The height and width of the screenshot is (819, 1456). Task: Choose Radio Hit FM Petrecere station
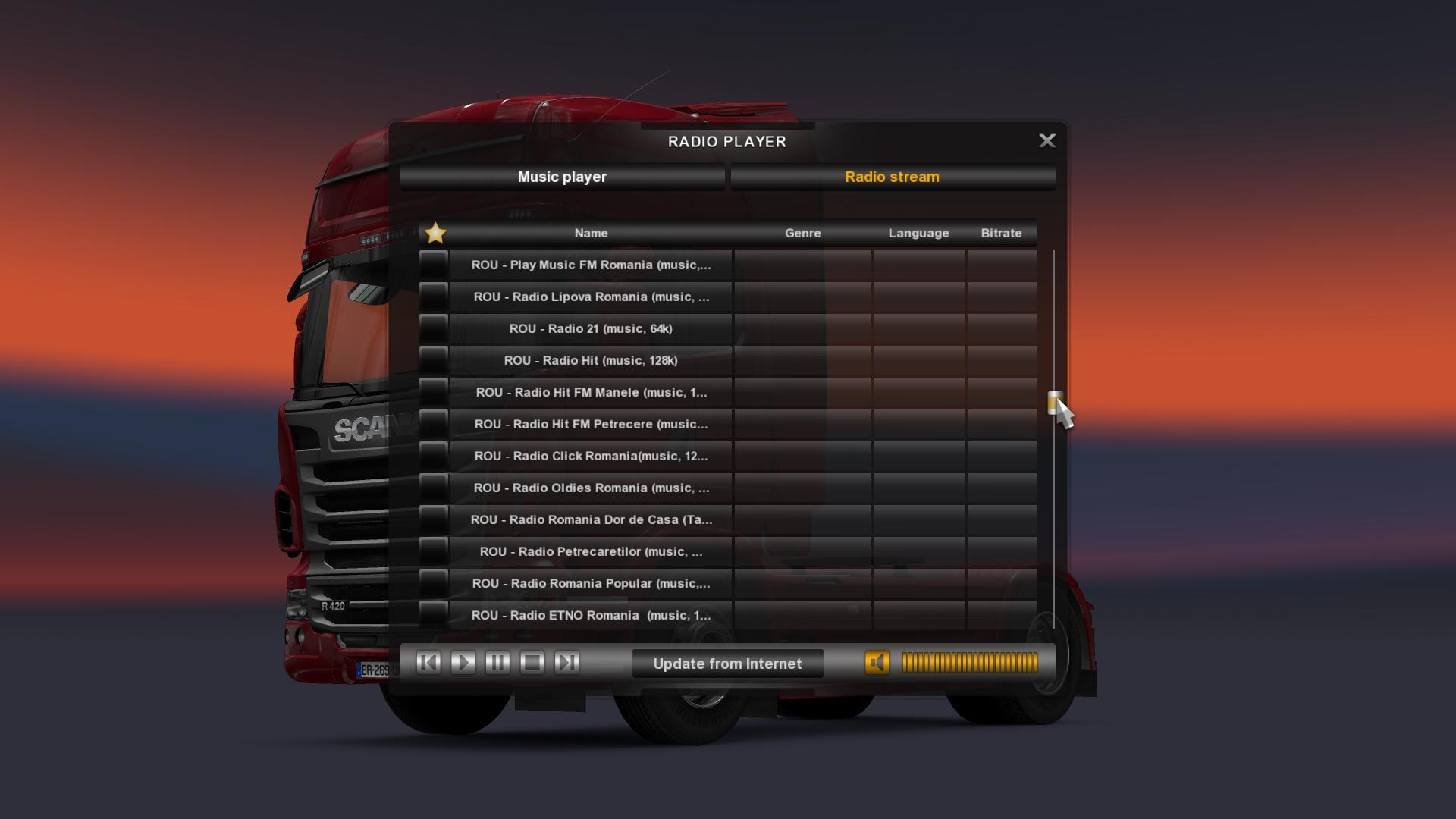(x=591, y=425)
